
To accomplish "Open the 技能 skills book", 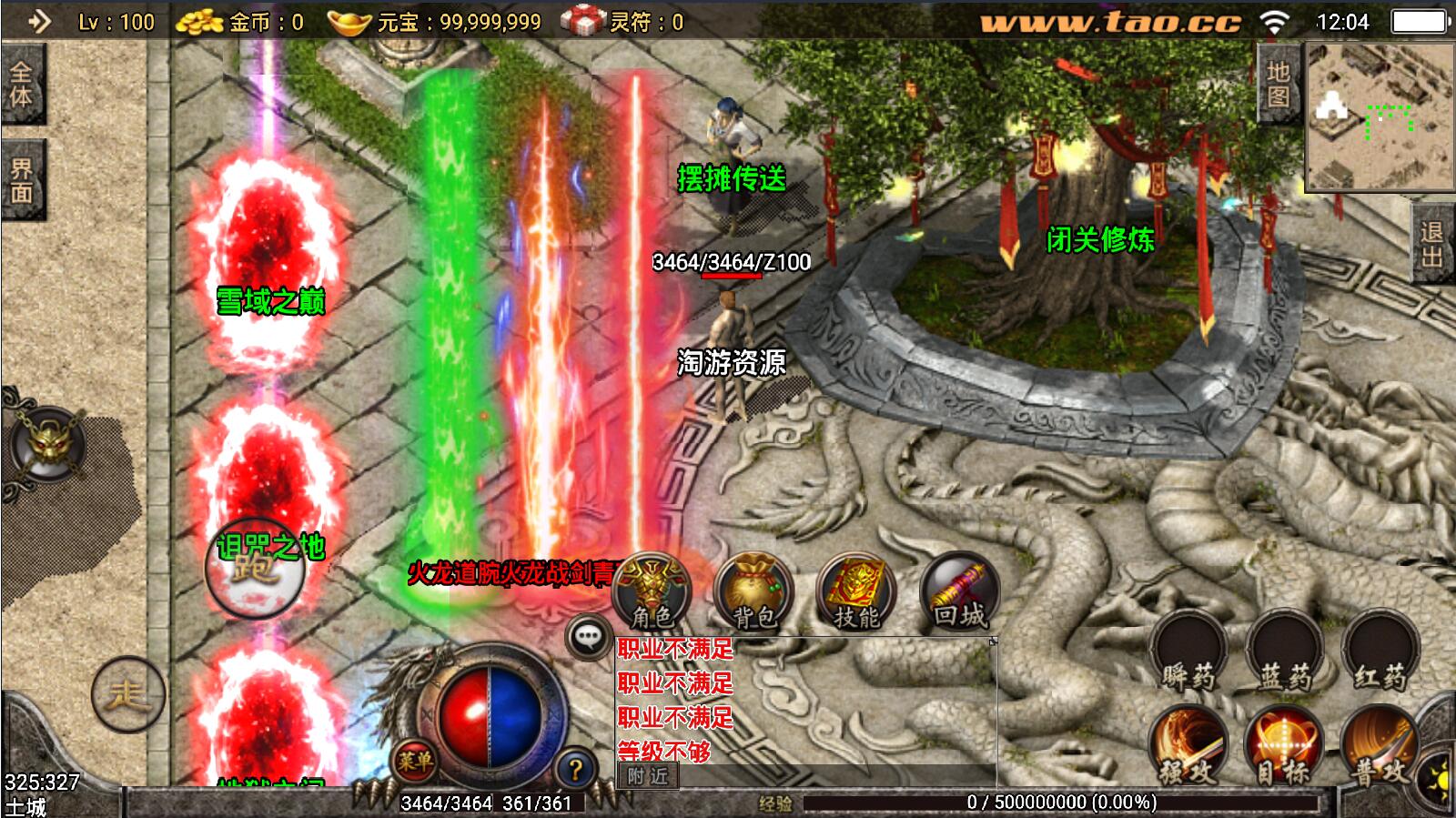I will [x=855, y=591].
